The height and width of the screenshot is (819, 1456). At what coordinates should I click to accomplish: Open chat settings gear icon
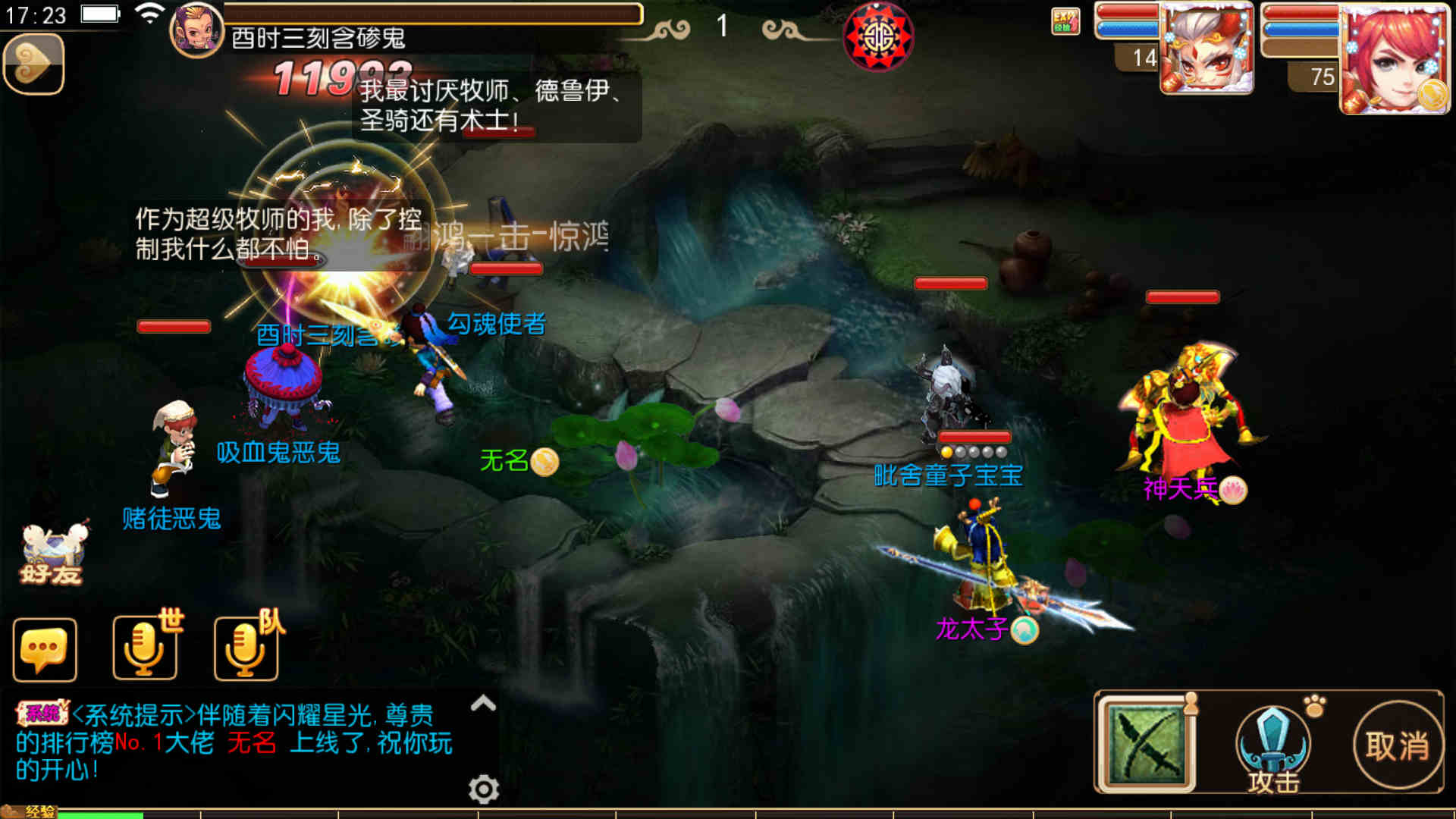tap(484, 789)
